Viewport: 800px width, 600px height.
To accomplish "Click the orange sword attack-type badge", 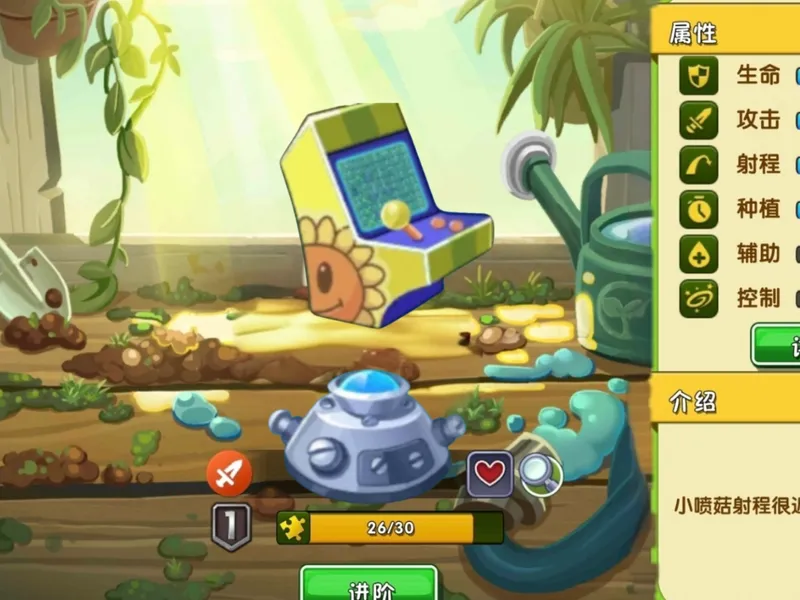I will [229, 473].
